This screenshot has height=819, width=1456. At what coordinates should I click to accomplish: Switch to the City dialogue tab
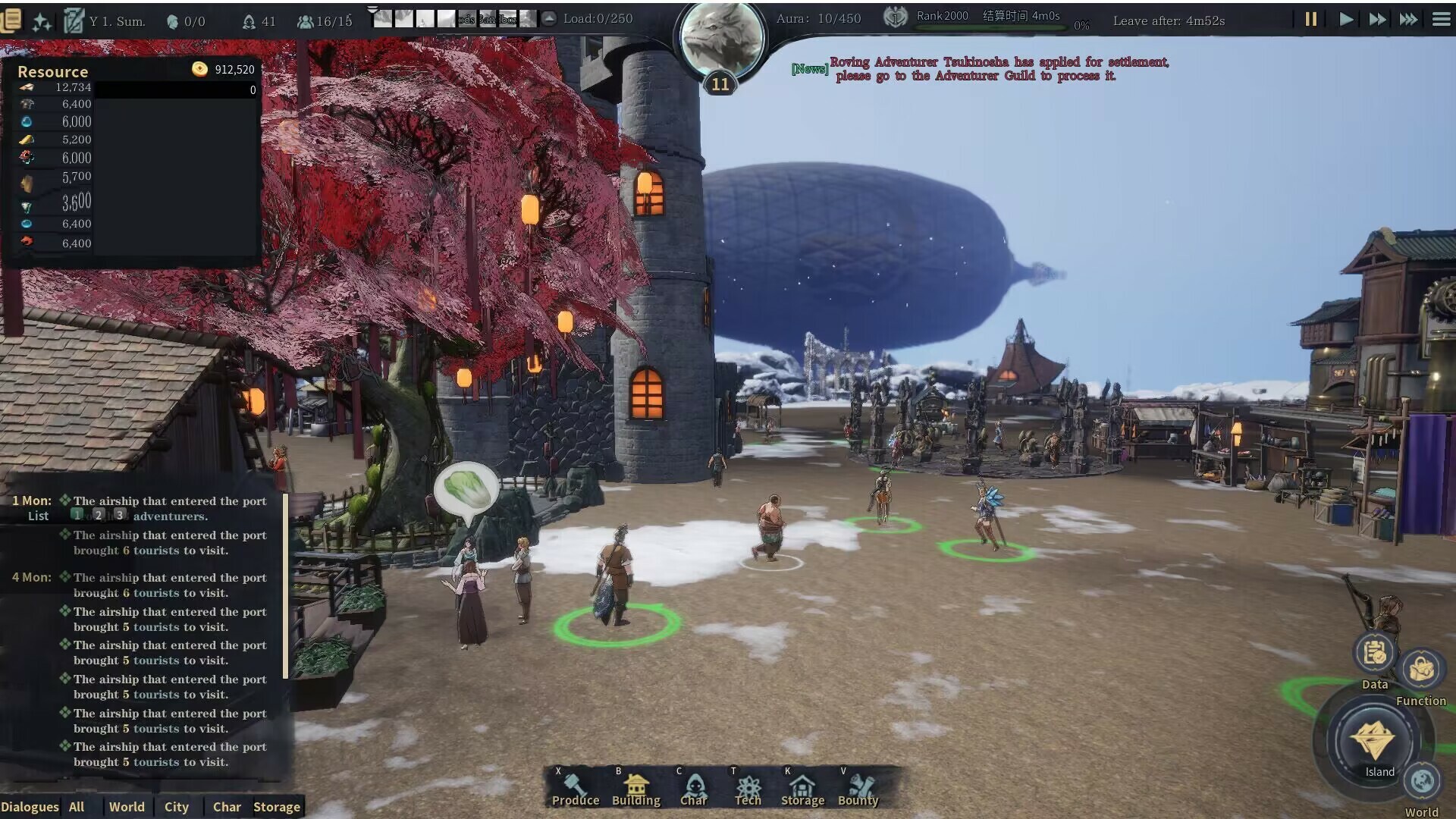(177, 807)
